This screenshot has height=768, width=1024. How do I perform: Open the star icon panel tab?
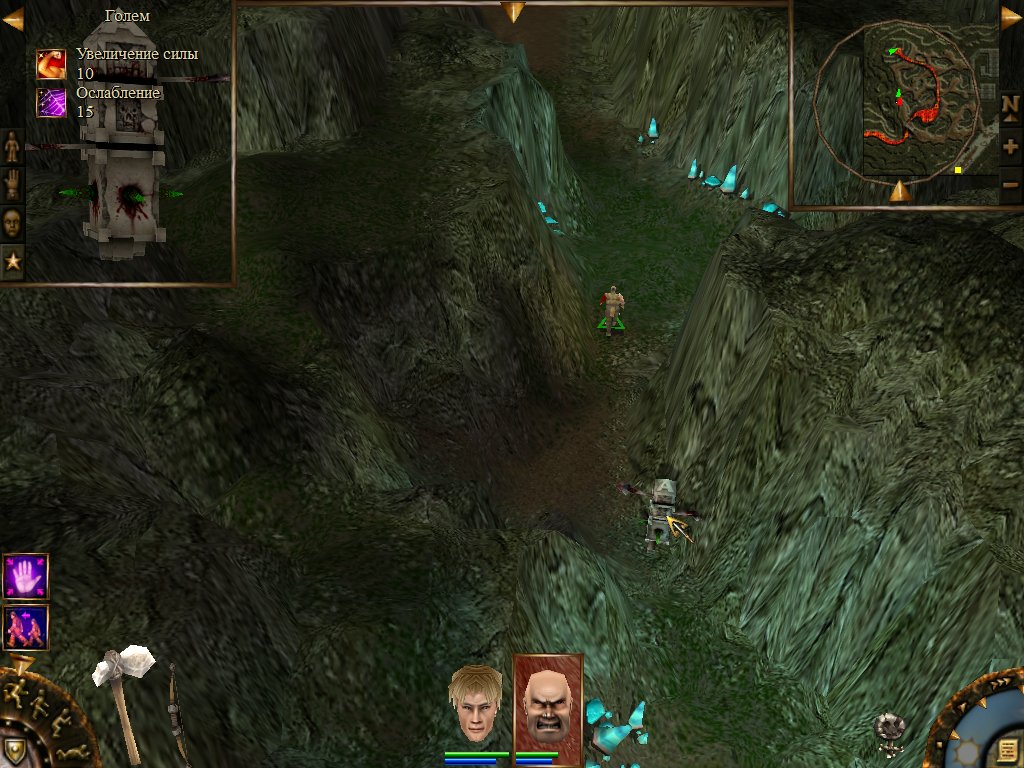[x=12, y=262]
